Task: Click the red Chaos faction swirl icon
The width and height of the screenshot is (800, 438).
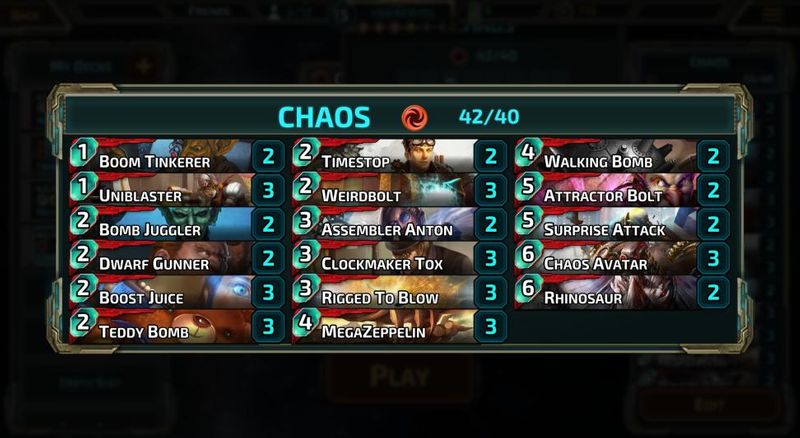Action: click(x=414, y=117)
